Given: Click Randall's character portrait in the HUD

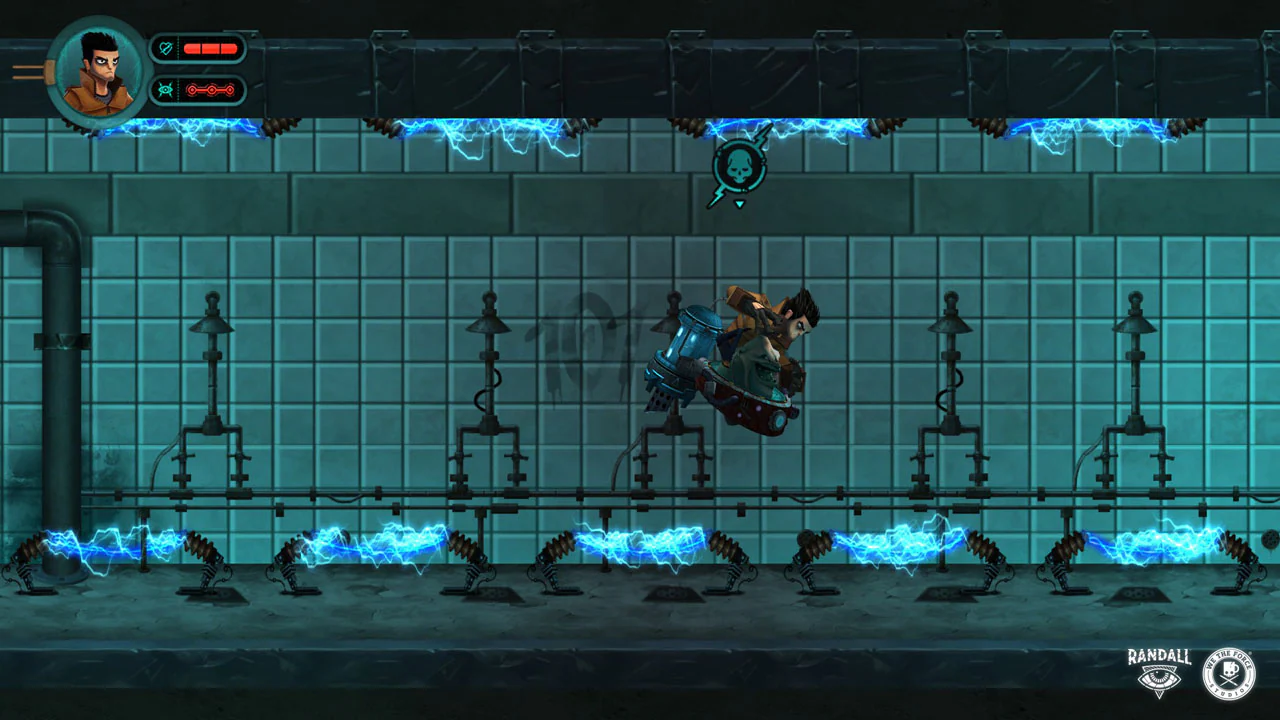Looking at the screenshot, I should (x=97, y=67).
